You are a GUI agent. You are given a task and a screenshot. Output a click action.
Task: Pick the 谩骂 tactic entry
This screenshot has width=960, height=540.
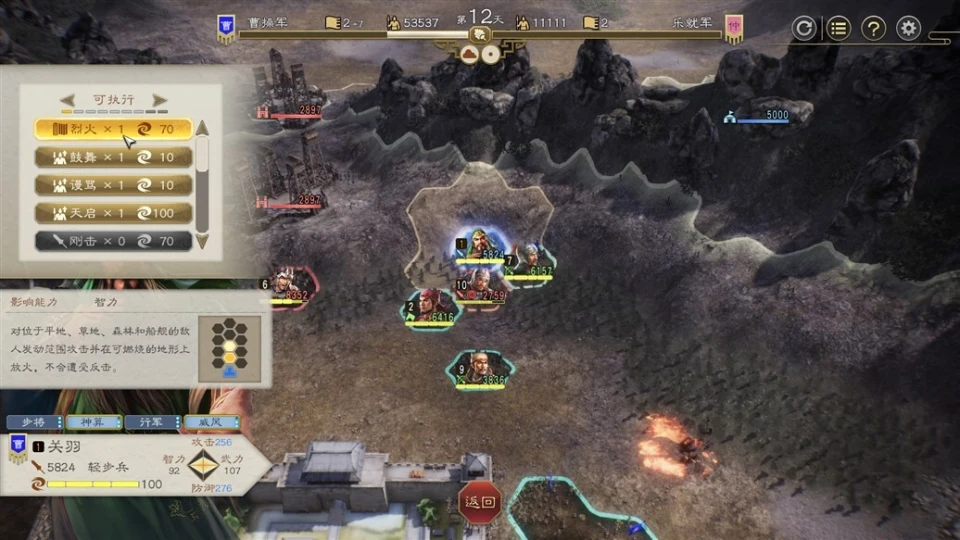(112, 185)
